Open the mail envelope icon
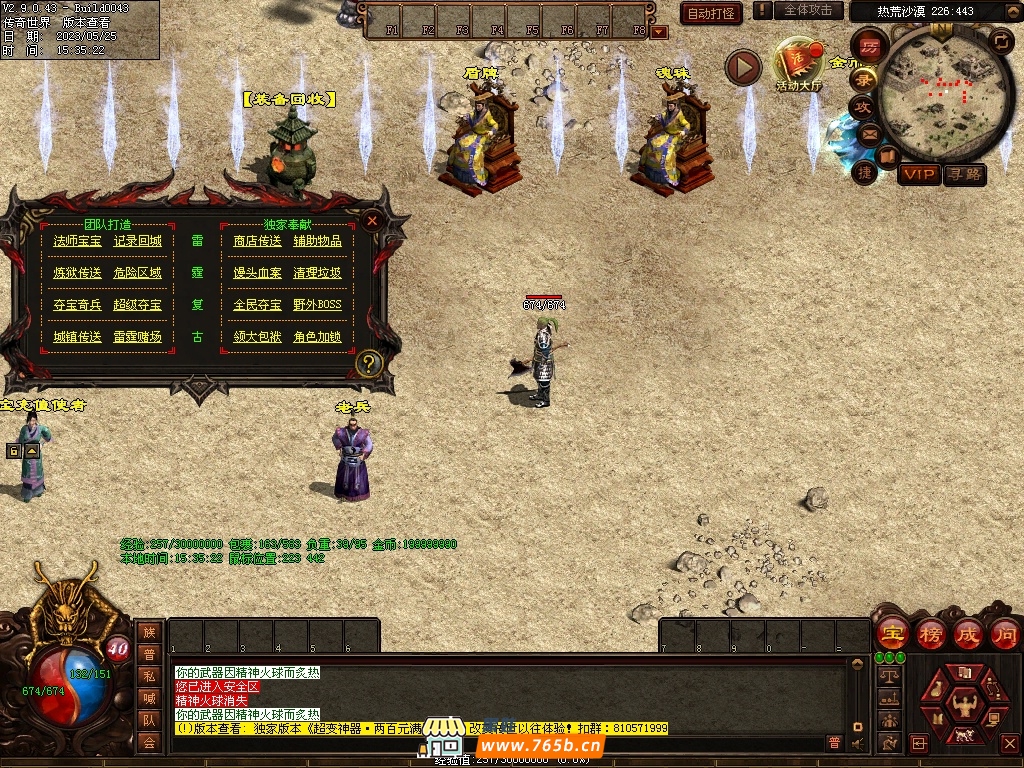The height and width of the screenshot is (768, 1024). [x=868, y=133]
